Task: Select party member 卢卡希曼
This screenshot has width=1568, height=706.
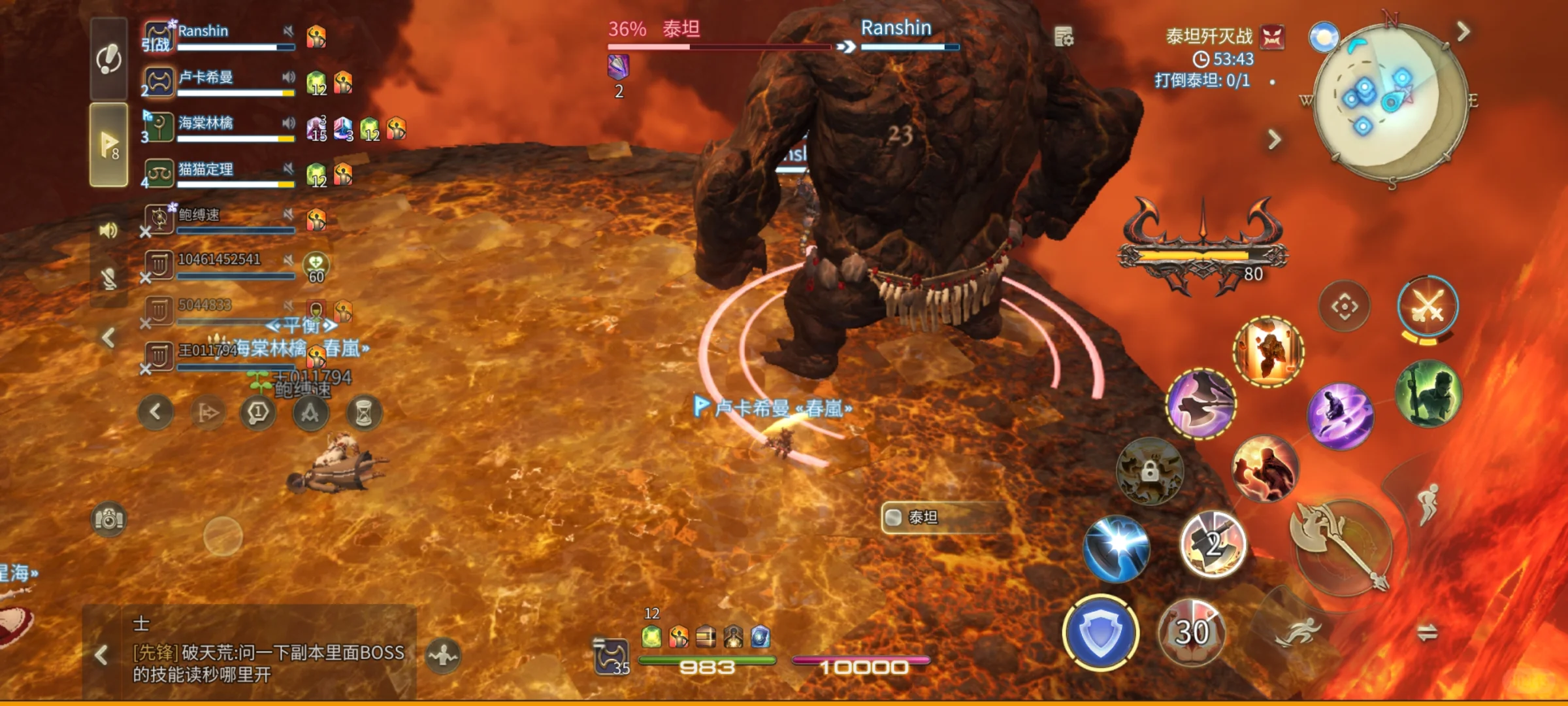Action: pyautogui.click(x=216, y=82)
